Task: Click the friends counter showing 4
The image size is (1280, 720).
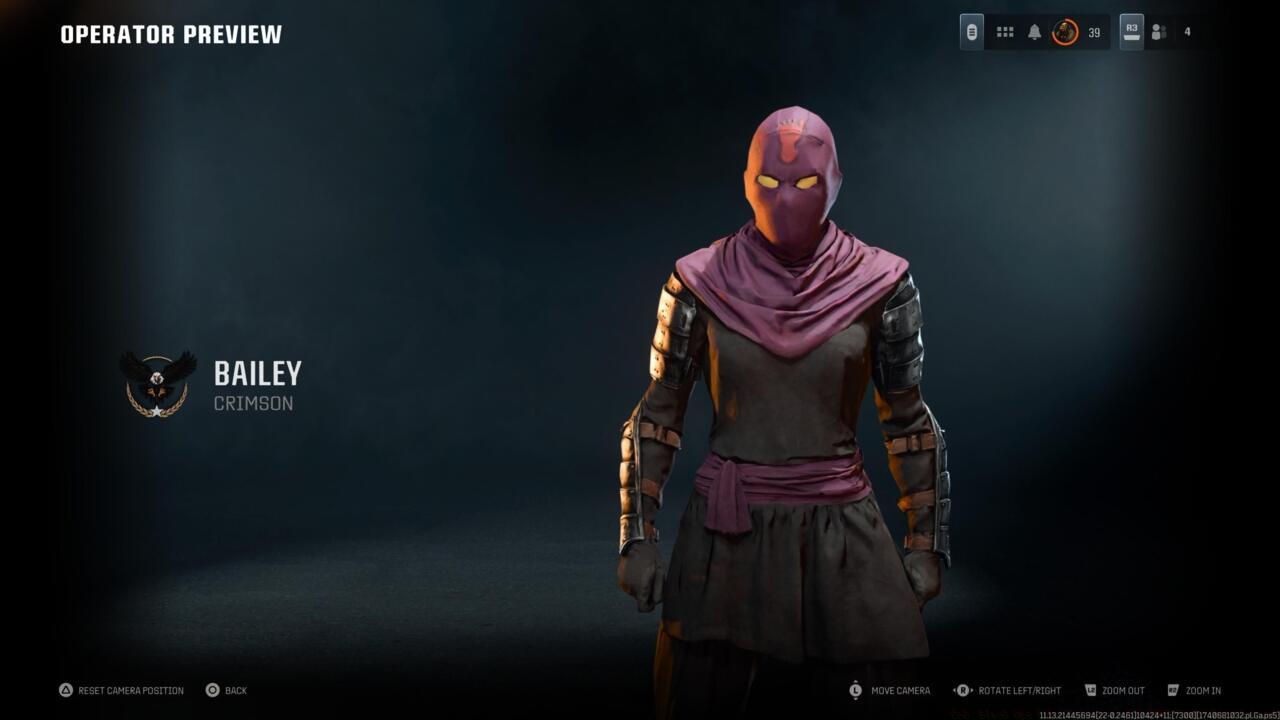Action: click(x=1186, y=31)
